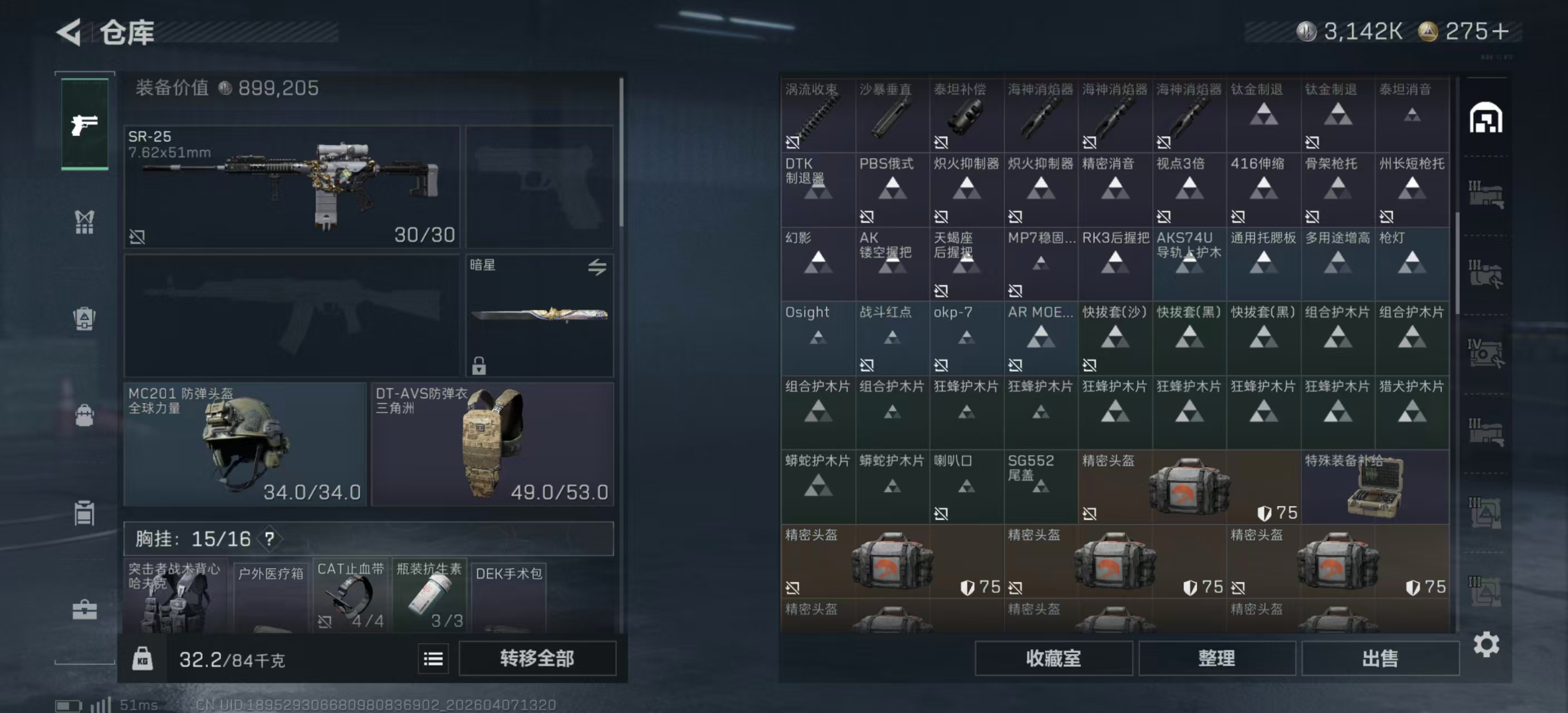
Task: Toggle the lock marker under the SR-25
Action: coord(137,237)
